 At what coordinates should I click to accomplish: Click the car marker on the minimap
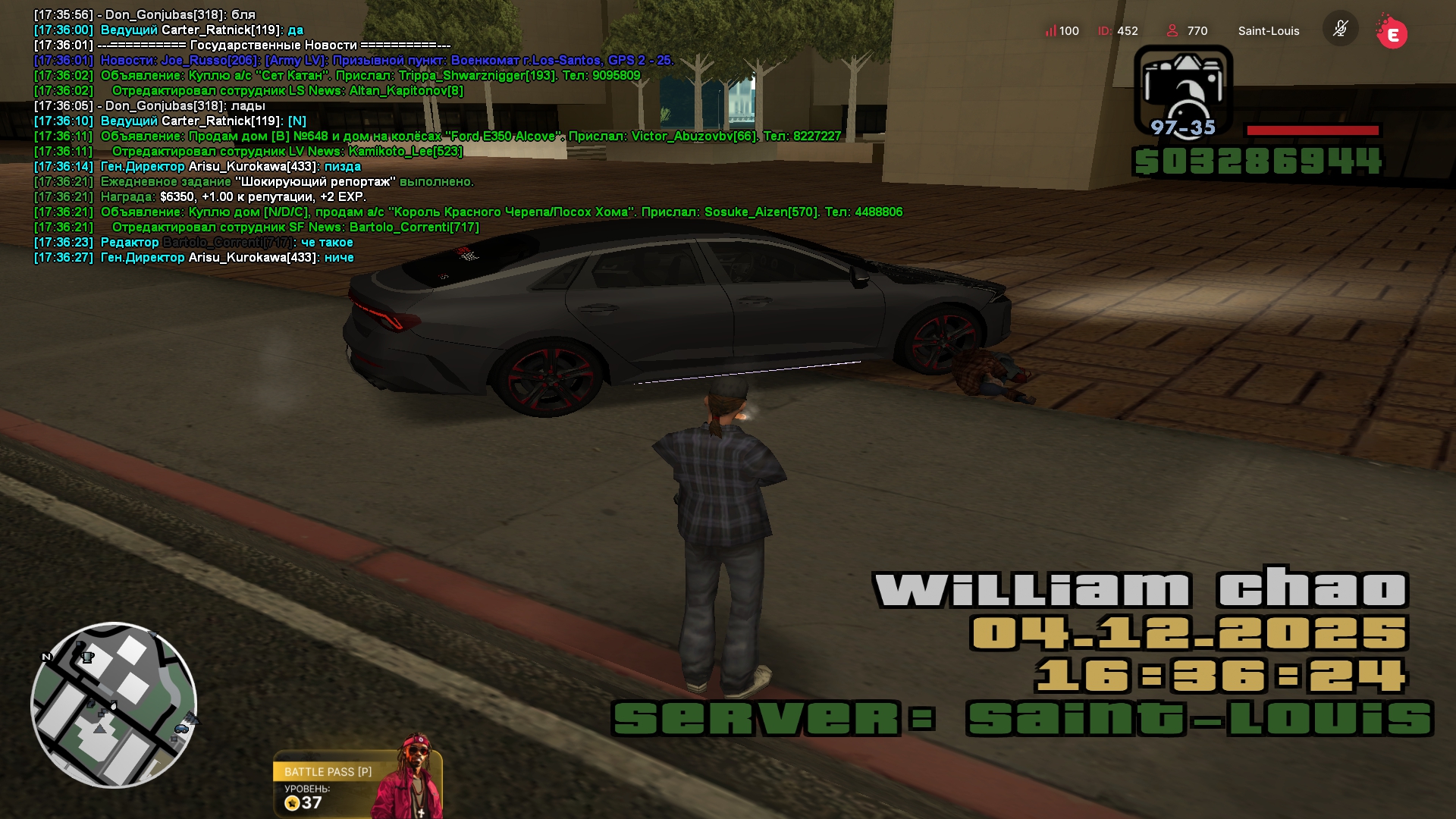click(181, 729)
